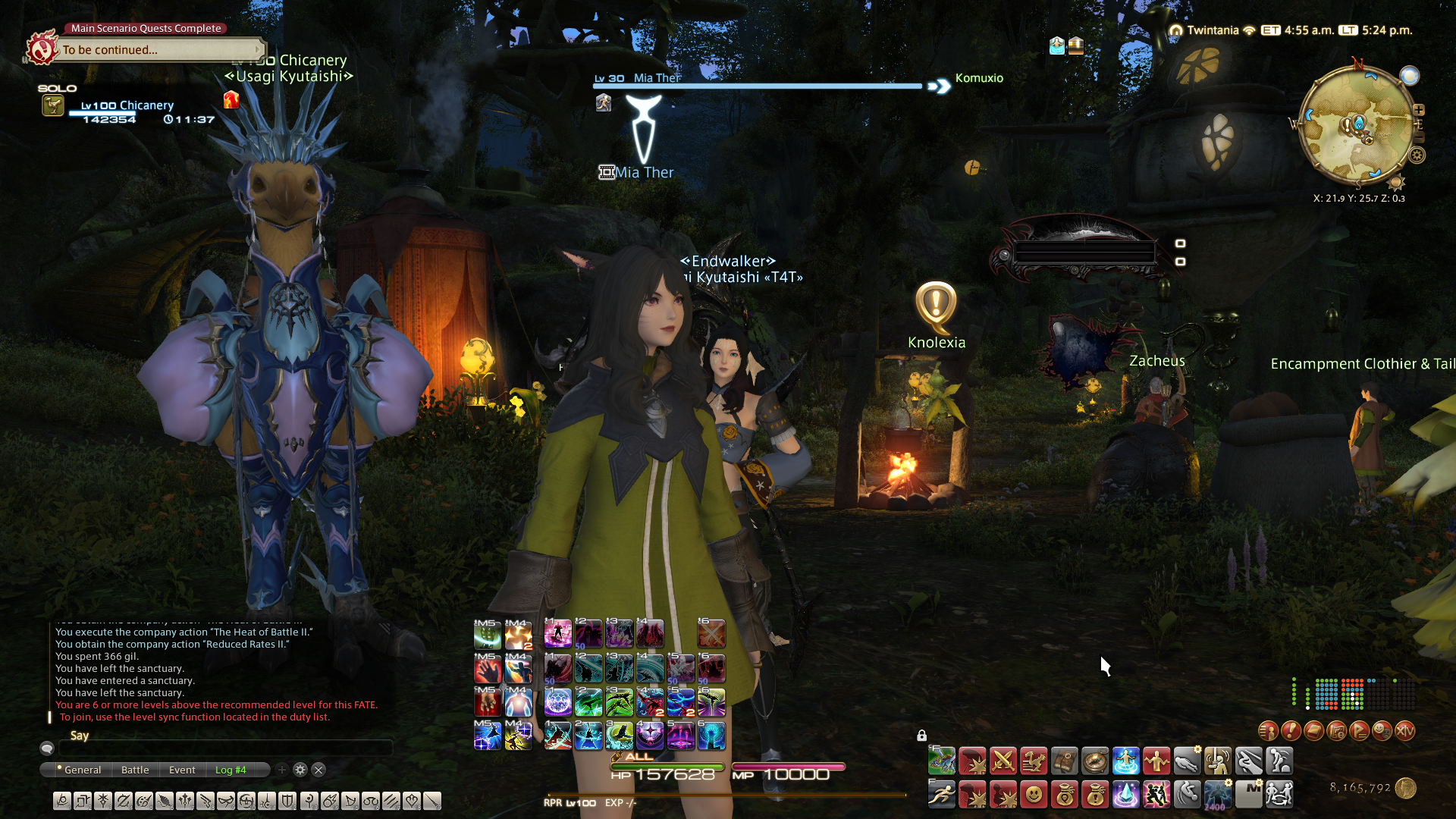Use the compass item on the hotbar
This screenshot has width=1456, height=819.
click(x=1095, y=761)
